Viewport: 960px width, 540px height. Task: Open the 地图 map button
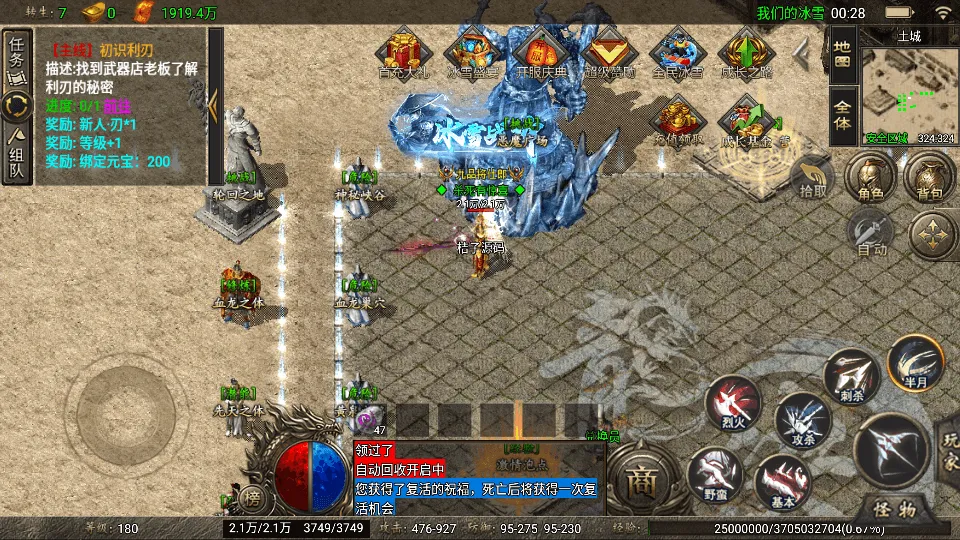point(842,54)
